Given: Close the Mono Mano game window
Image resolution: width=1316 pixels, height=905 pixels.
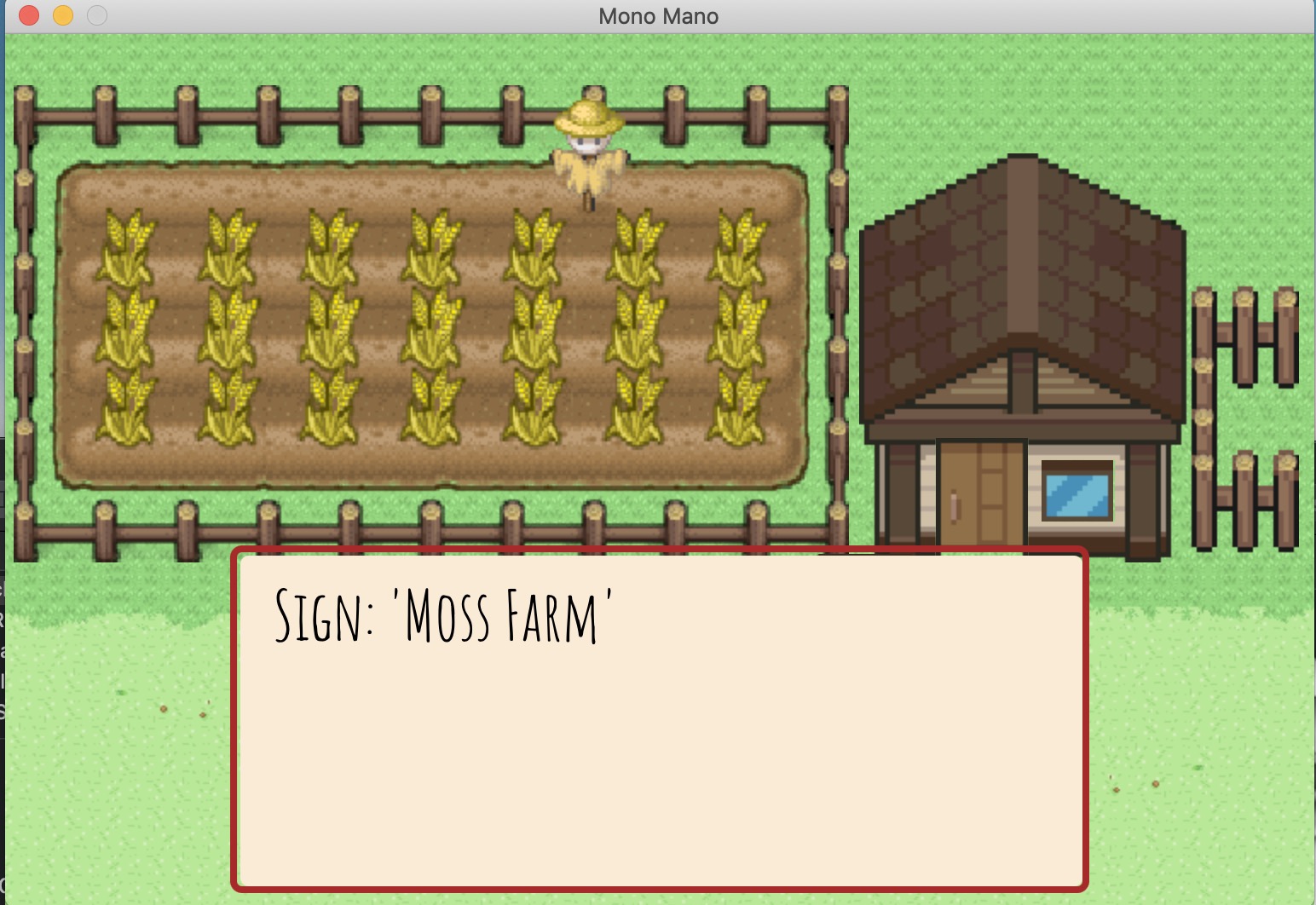Looking at the screenshot, I should tap(29, 15).
